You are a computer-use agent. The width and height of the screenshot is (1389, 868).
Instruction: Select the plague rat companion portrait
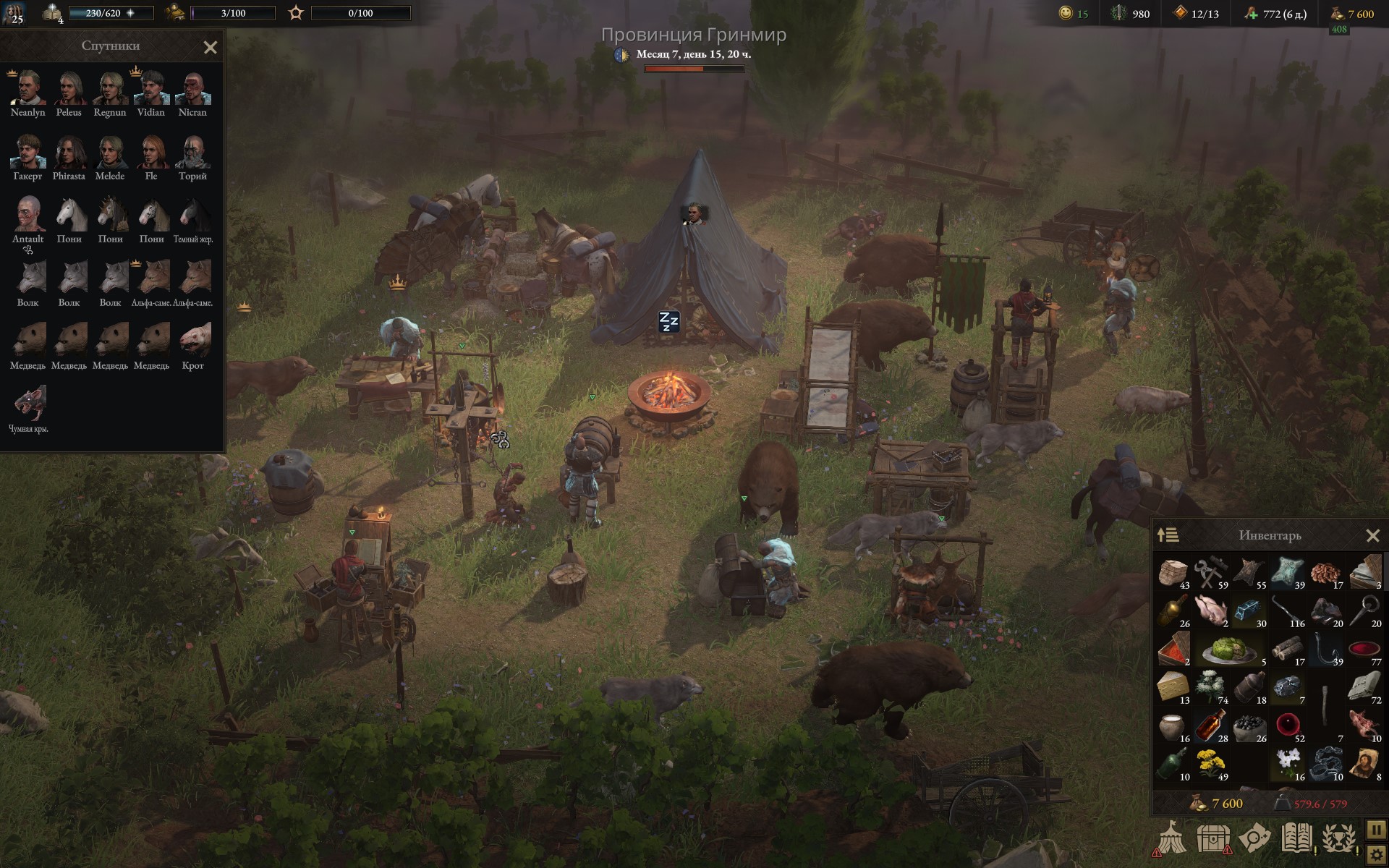coord(28,404)
